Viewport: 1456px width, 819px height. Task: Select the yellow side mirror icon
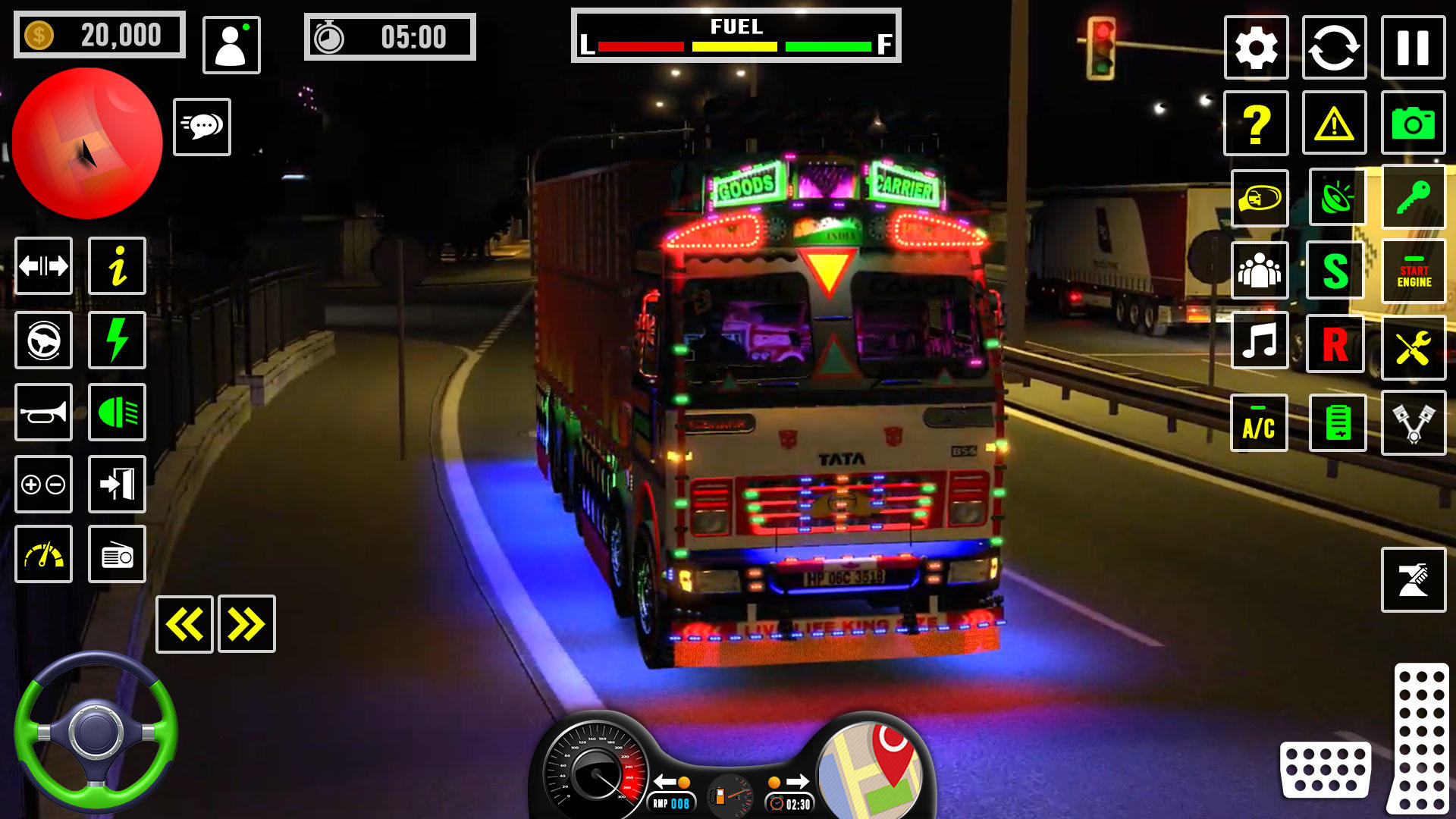pos(1260,197)
